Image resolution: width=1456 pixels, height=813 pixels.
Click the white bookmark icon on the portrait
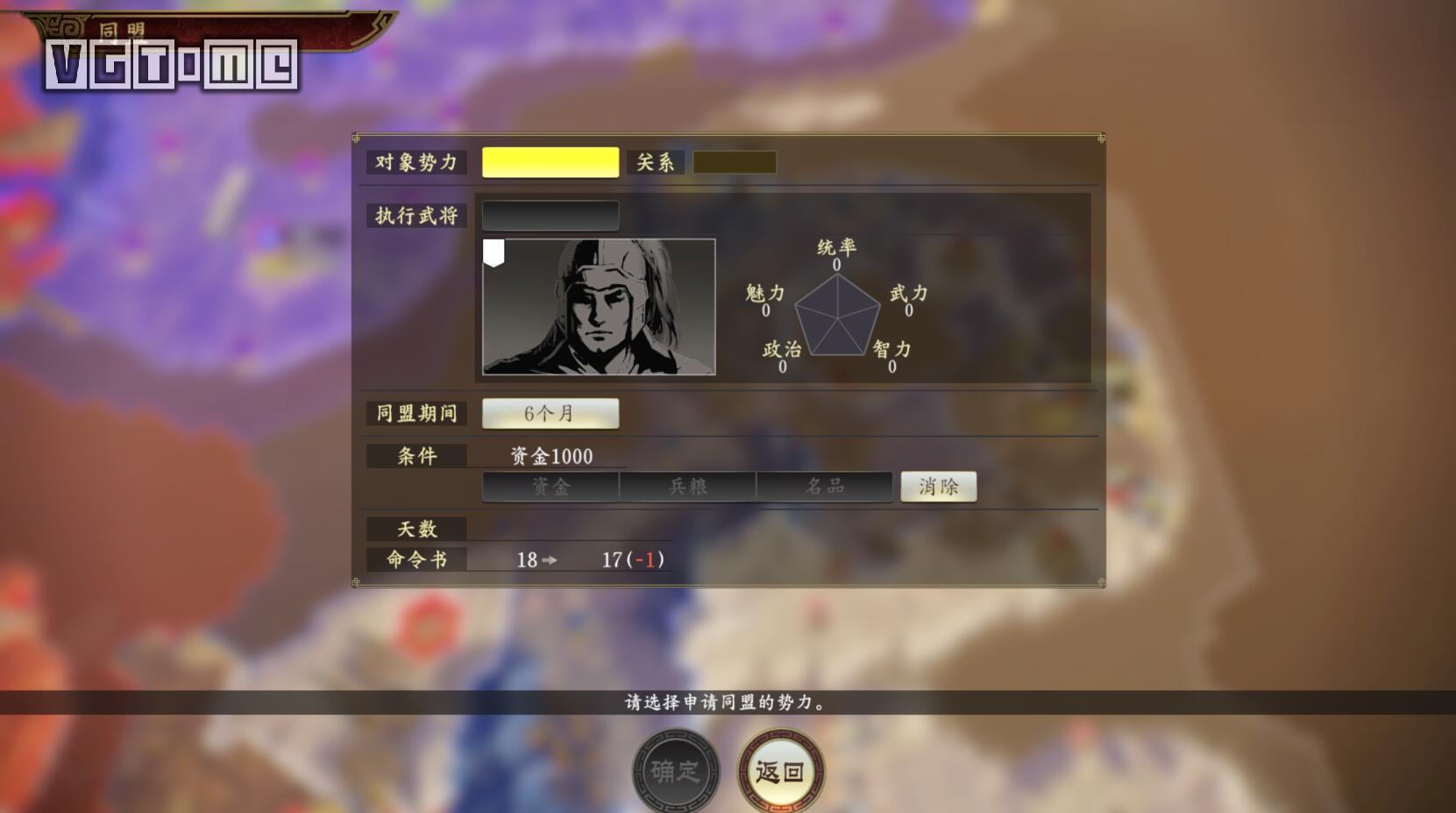[495, 253]
